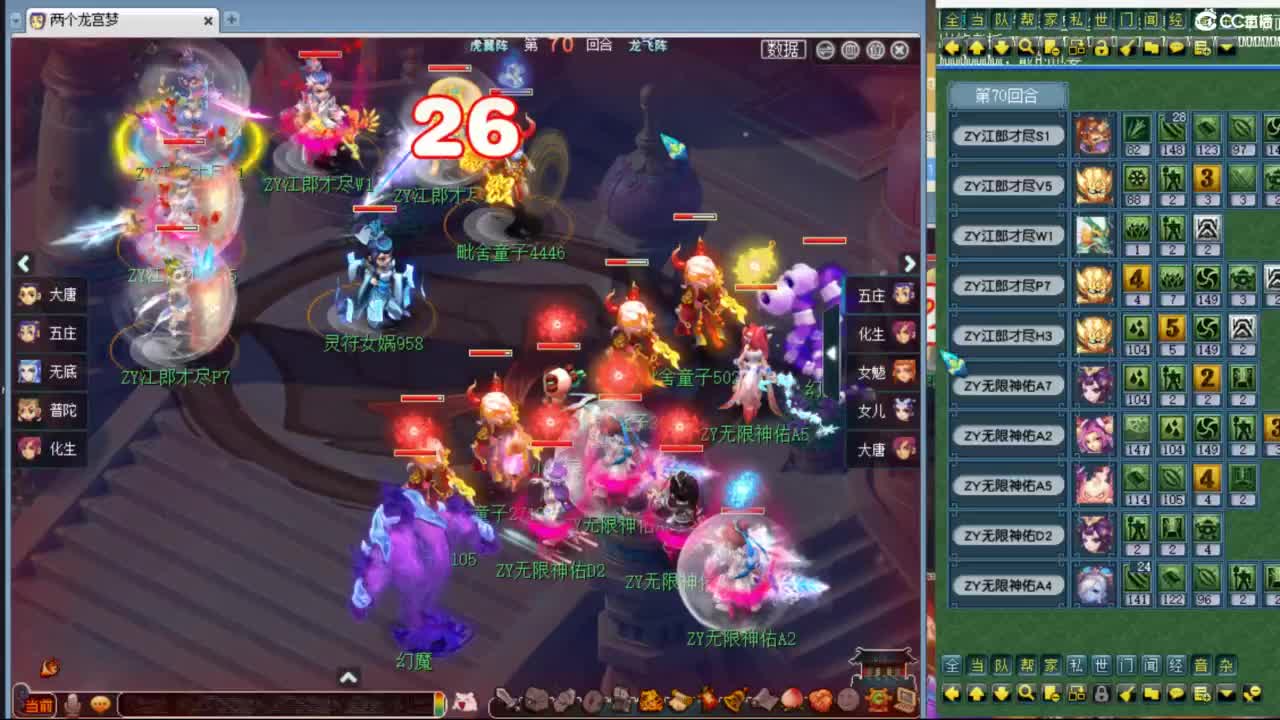Collapse the battle list with the left arrow chevron
Viewport: 1280px width, 720px height.
click(x=23, y=263)
